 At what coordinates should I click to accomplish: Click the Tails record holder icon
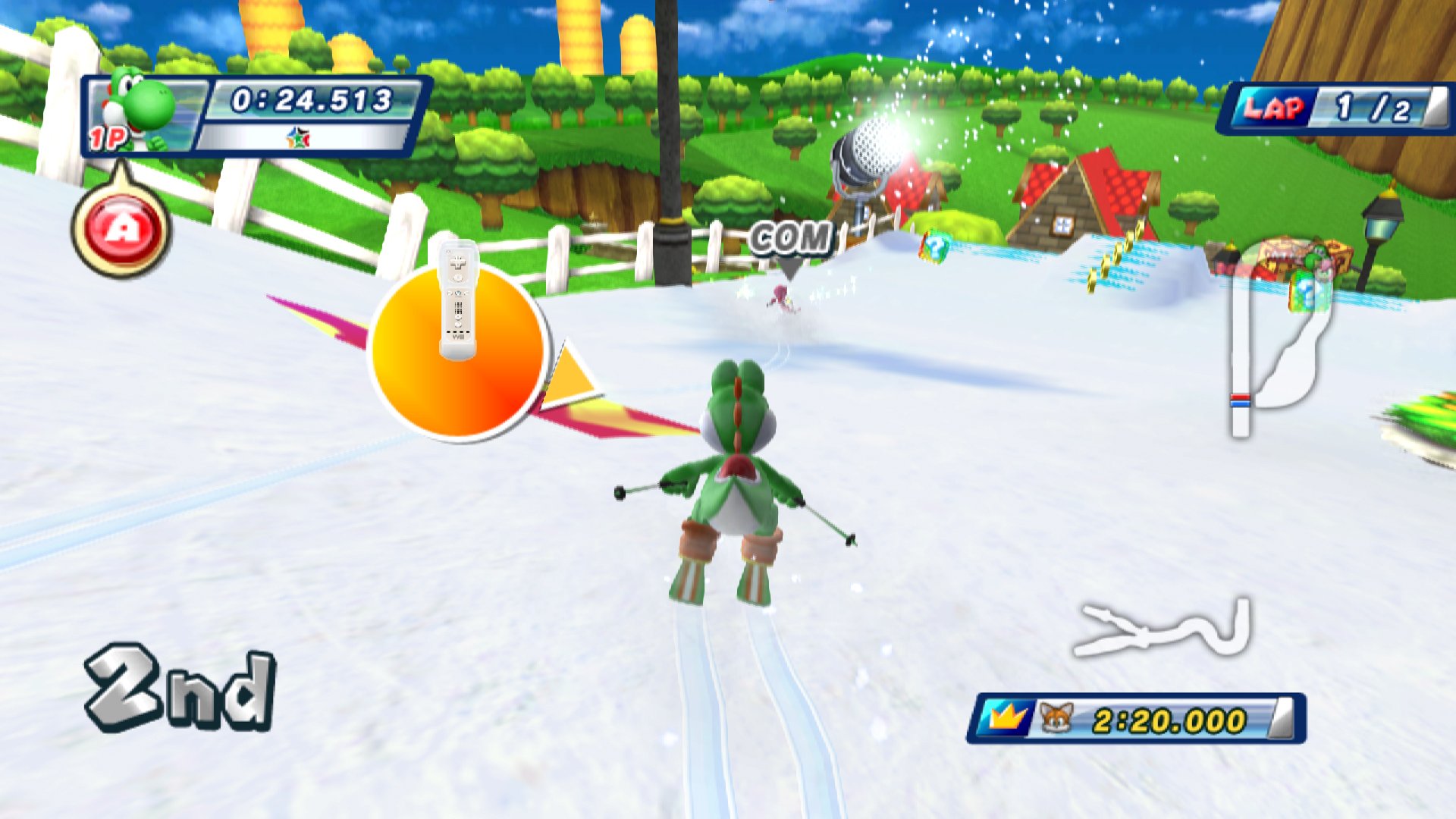(1056, 718)
